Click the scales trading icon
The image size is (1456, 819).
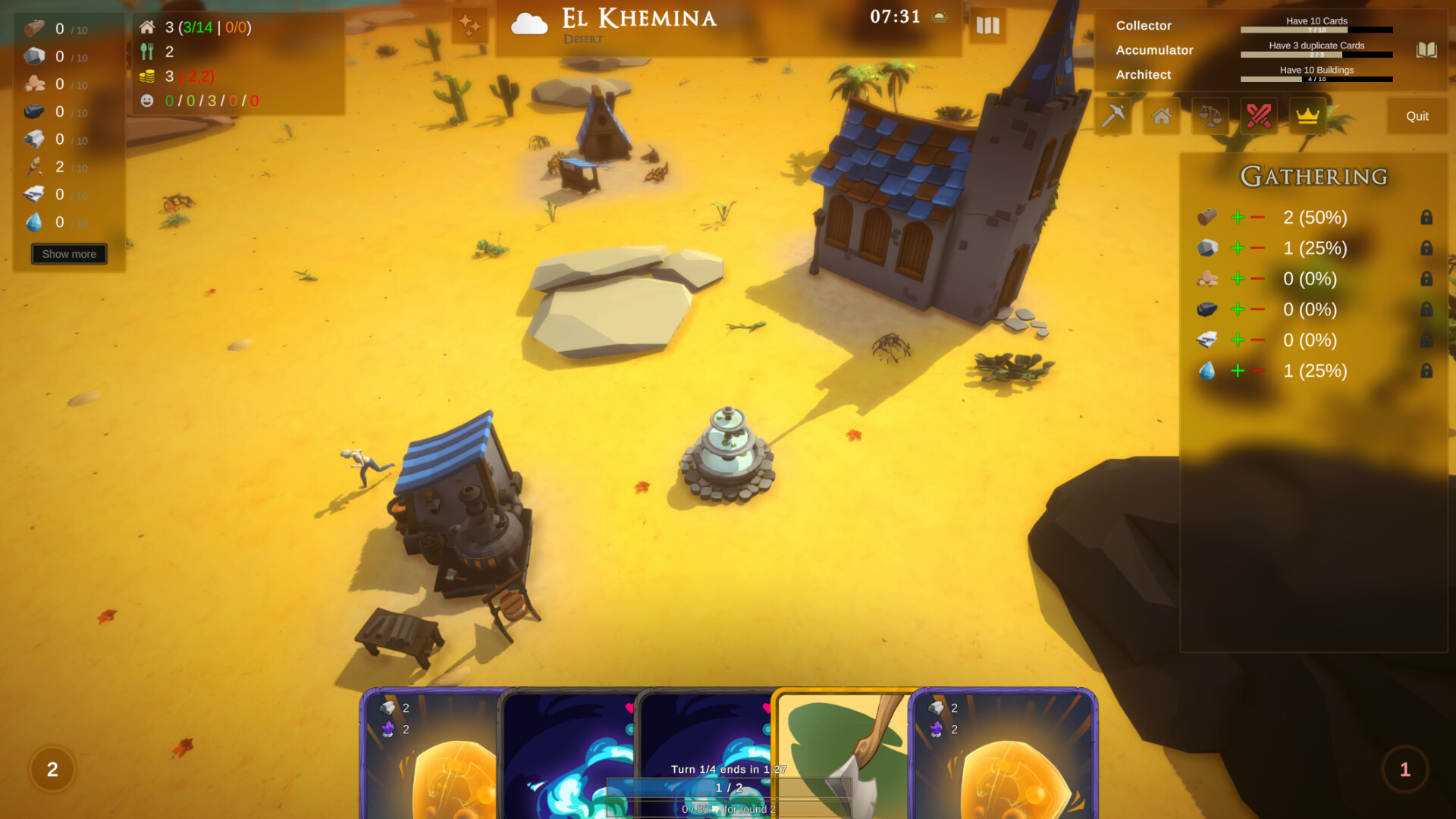point(1210,116)
